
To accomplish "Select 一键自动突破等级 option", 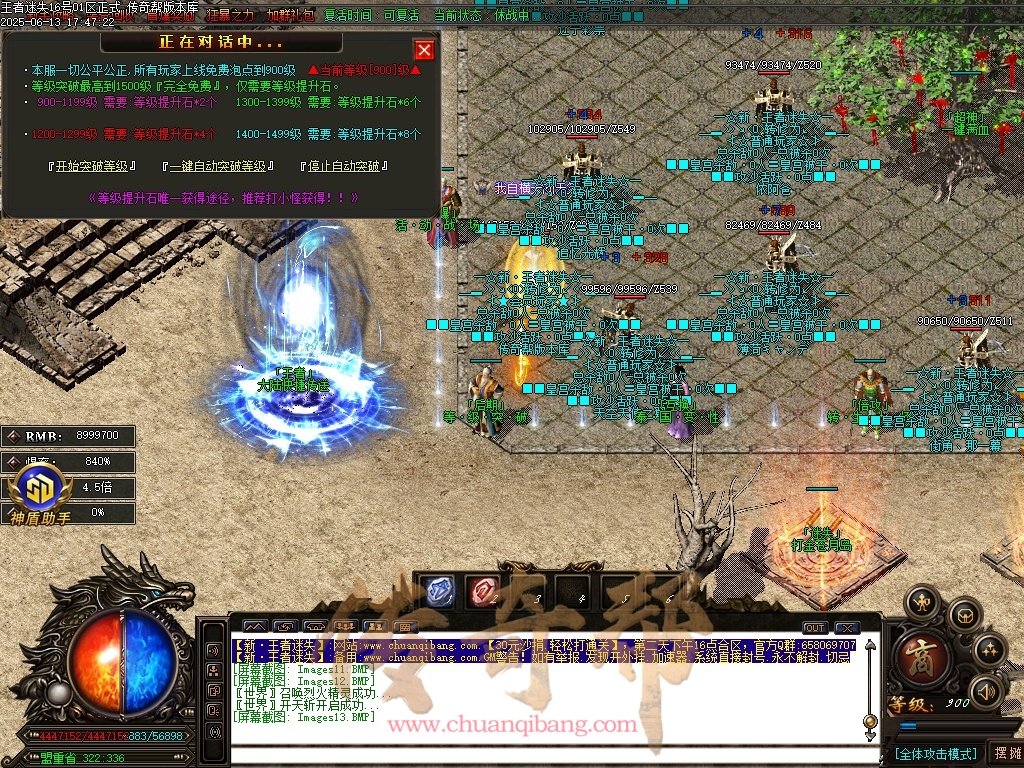I will pos(218,166).
